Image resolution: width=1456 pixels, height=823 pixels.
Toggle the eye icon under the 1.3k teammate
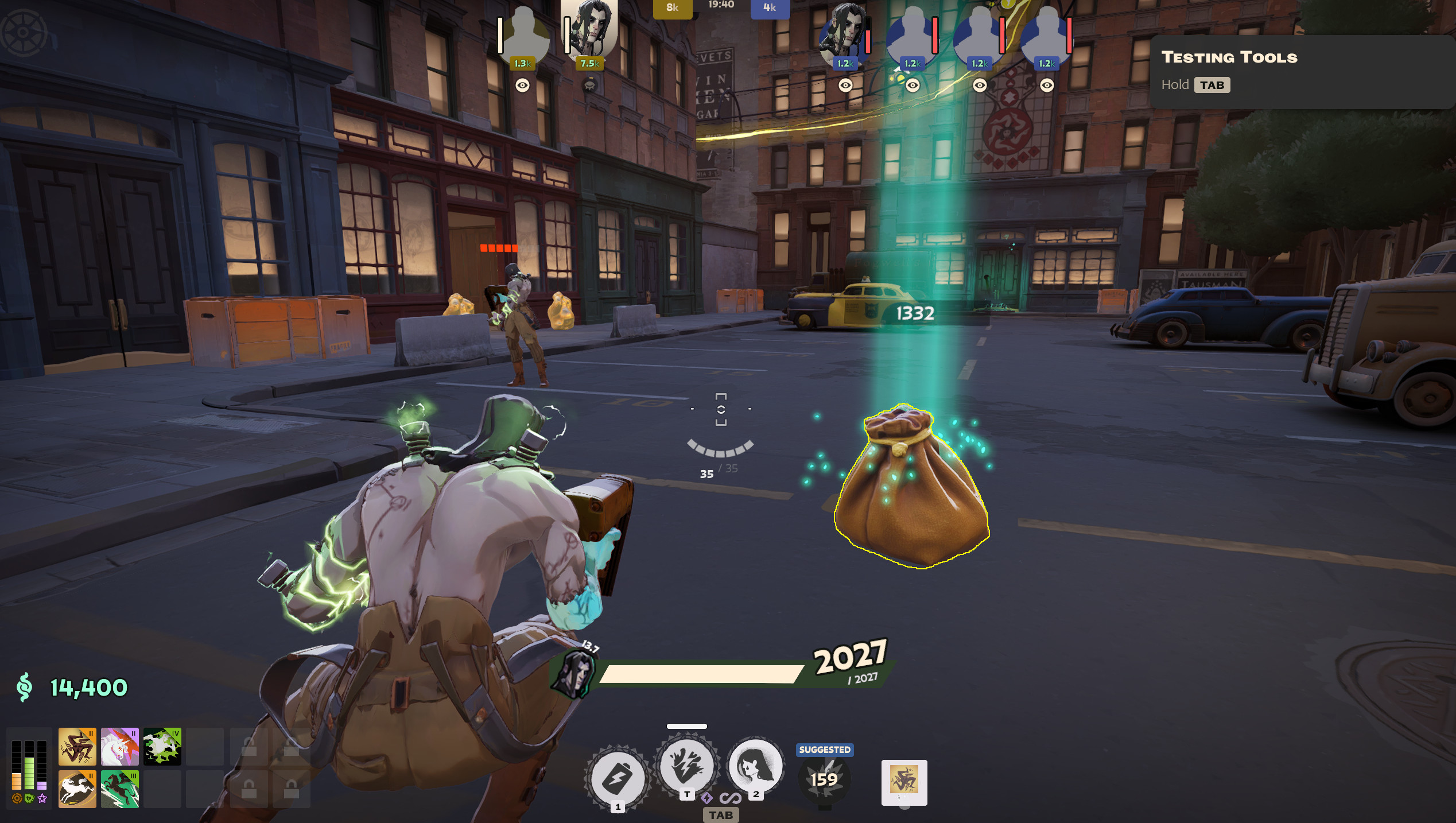(523, 84)
